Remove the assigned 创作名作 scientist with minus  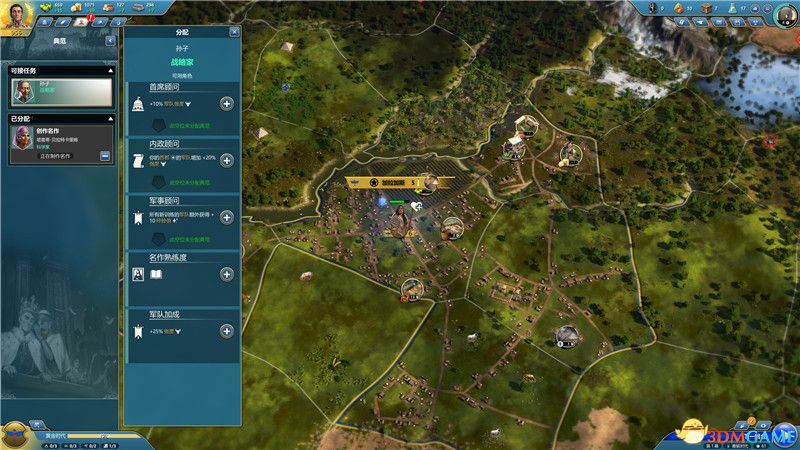pos(105,156)
